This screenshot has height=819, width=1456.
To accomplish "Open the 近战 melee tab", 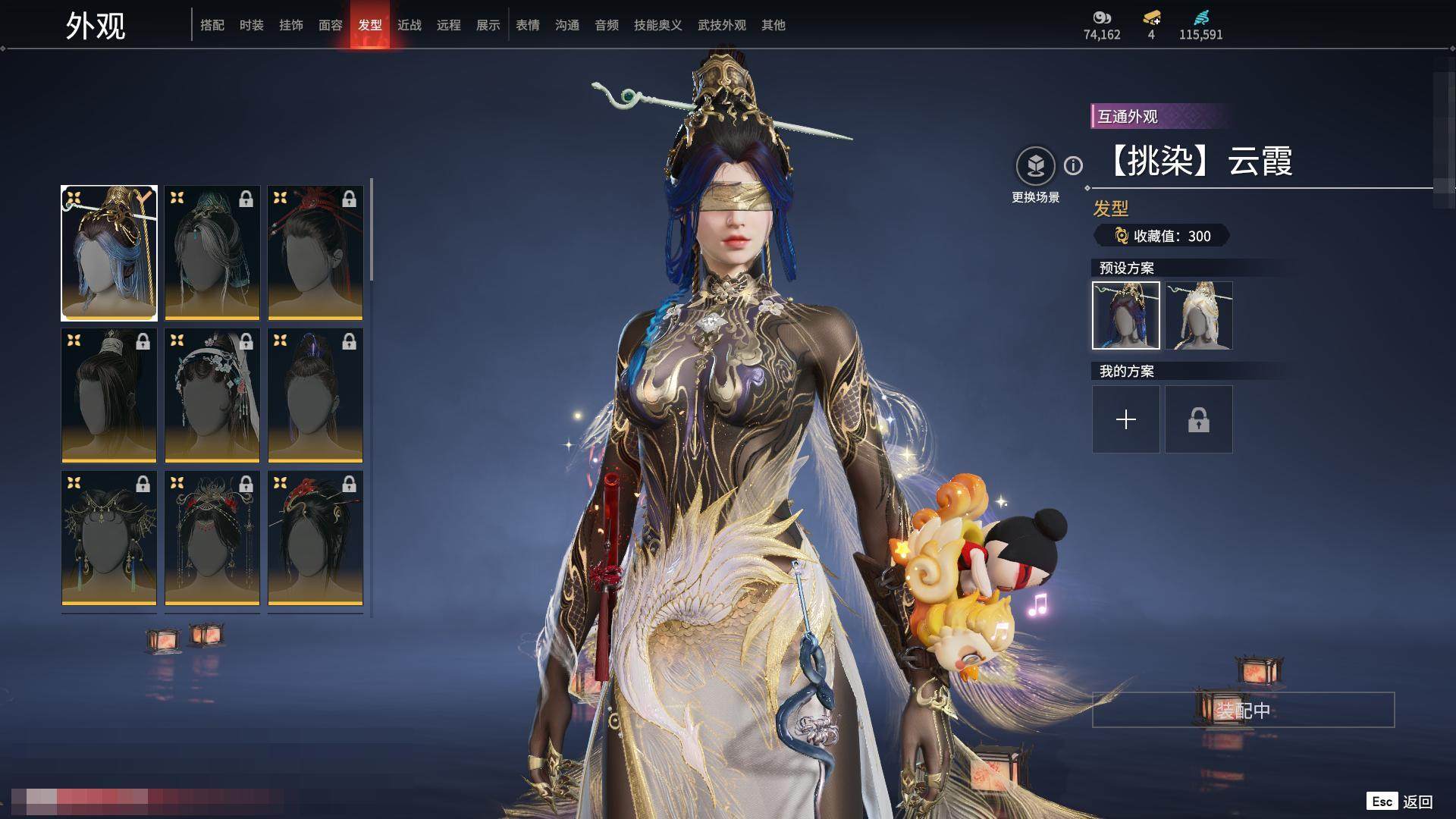I will coord(409,25).
